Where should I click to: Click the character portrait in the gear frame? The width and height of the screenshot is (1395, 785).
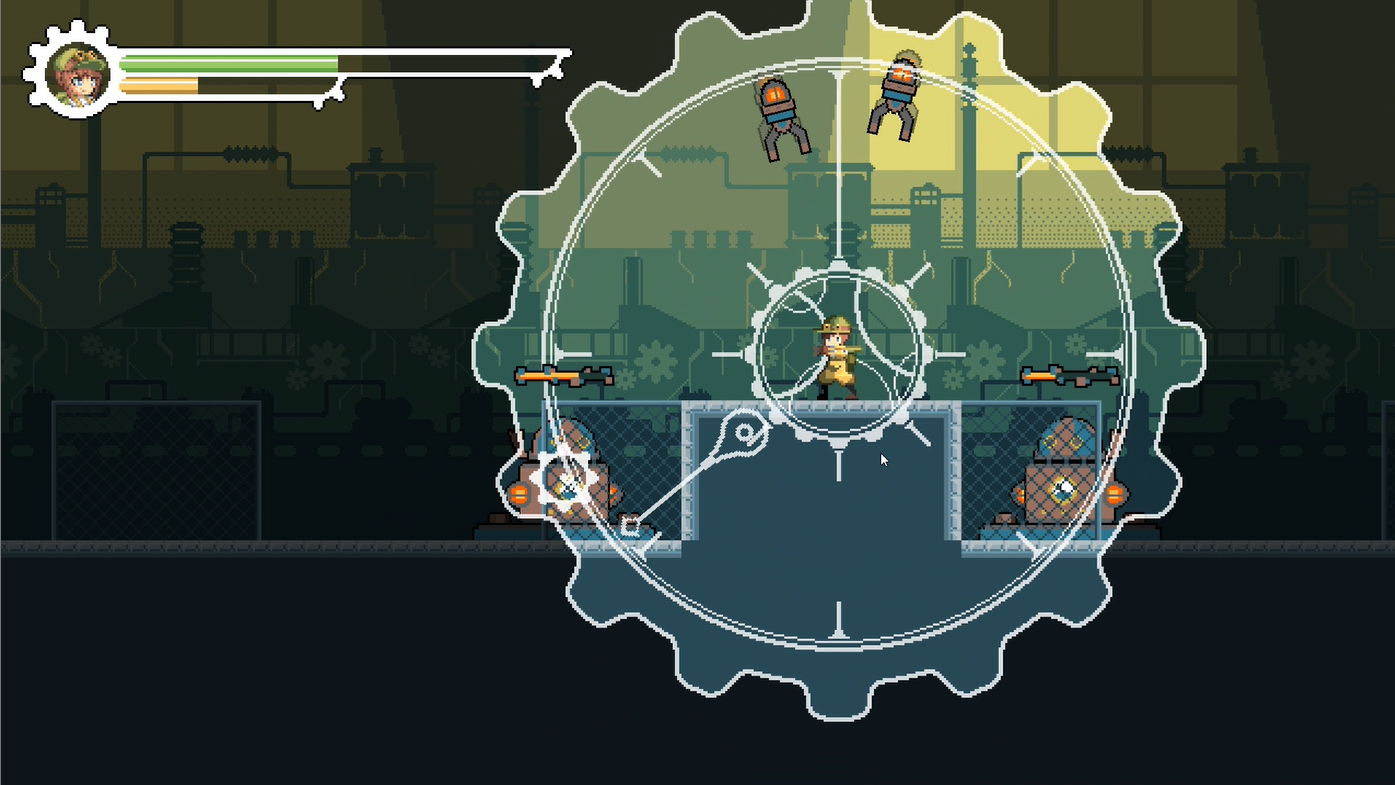[74, 72]
